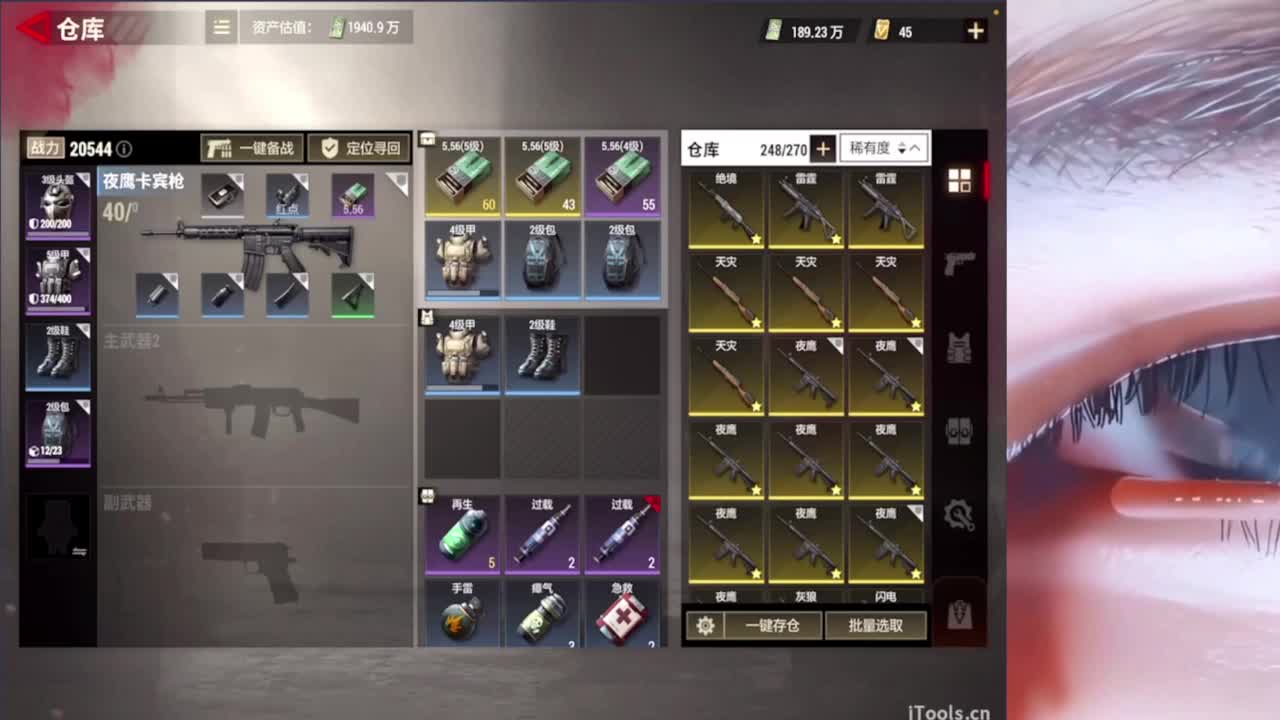Click the + to expand warehouse capacity
Viewport: 1280px width, 720px height.
pyautogui.click(x=822, y=148)
